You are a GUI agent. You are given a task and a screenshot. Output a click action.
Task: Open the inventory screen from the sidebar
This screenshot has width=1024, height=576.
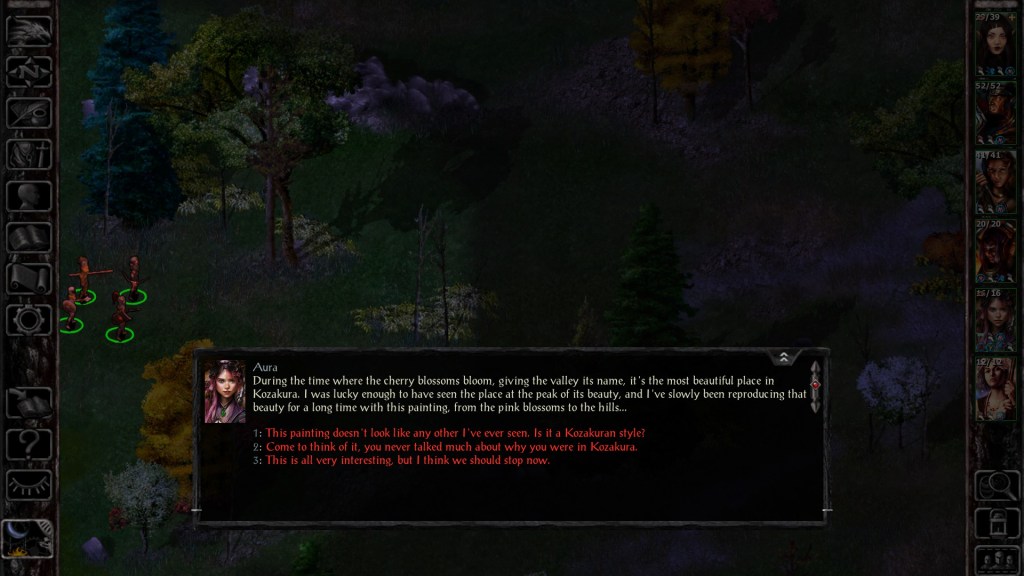point(29,154)
